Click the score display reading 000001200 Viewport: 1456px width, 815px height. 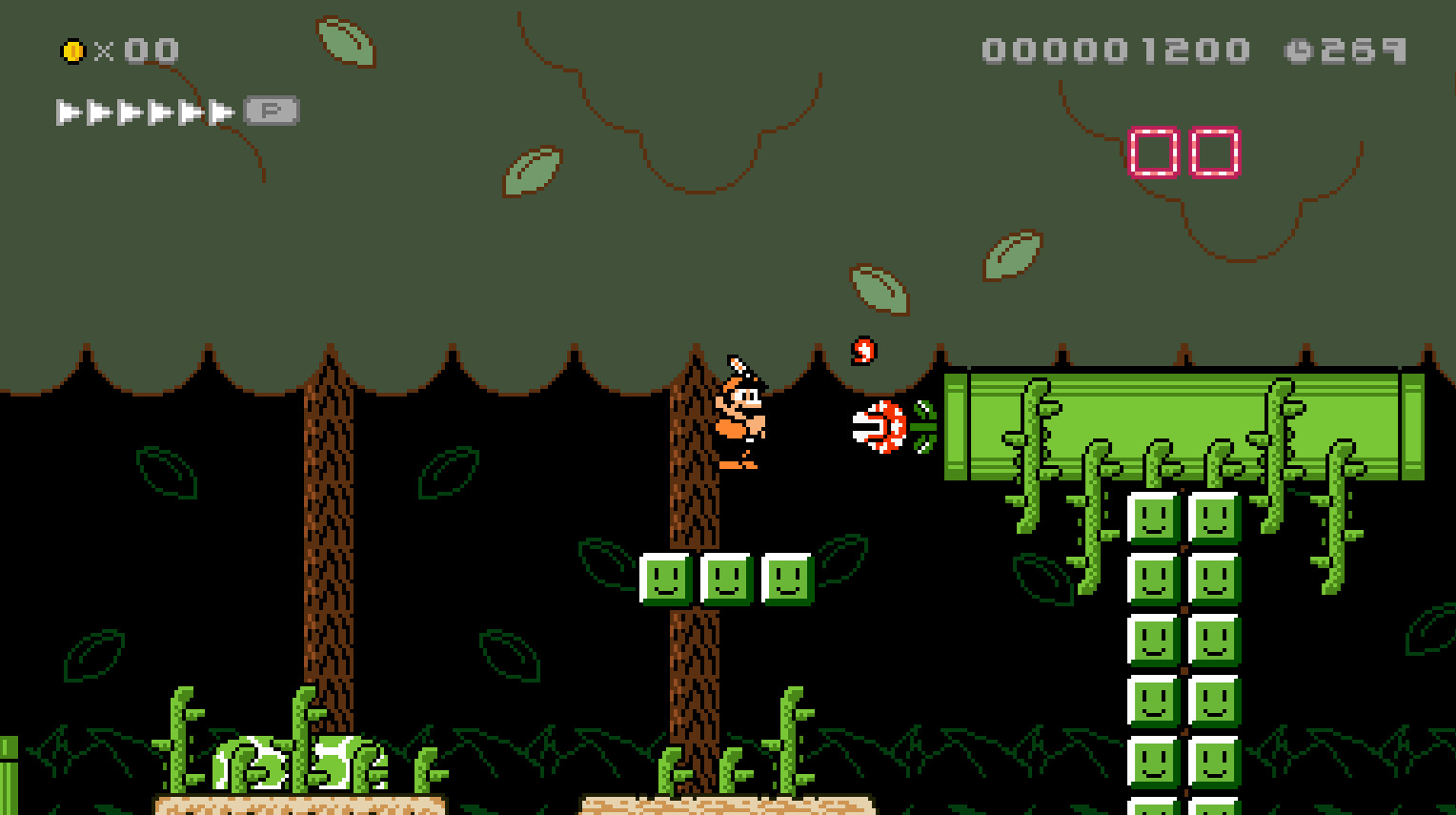click(1115, 50)
